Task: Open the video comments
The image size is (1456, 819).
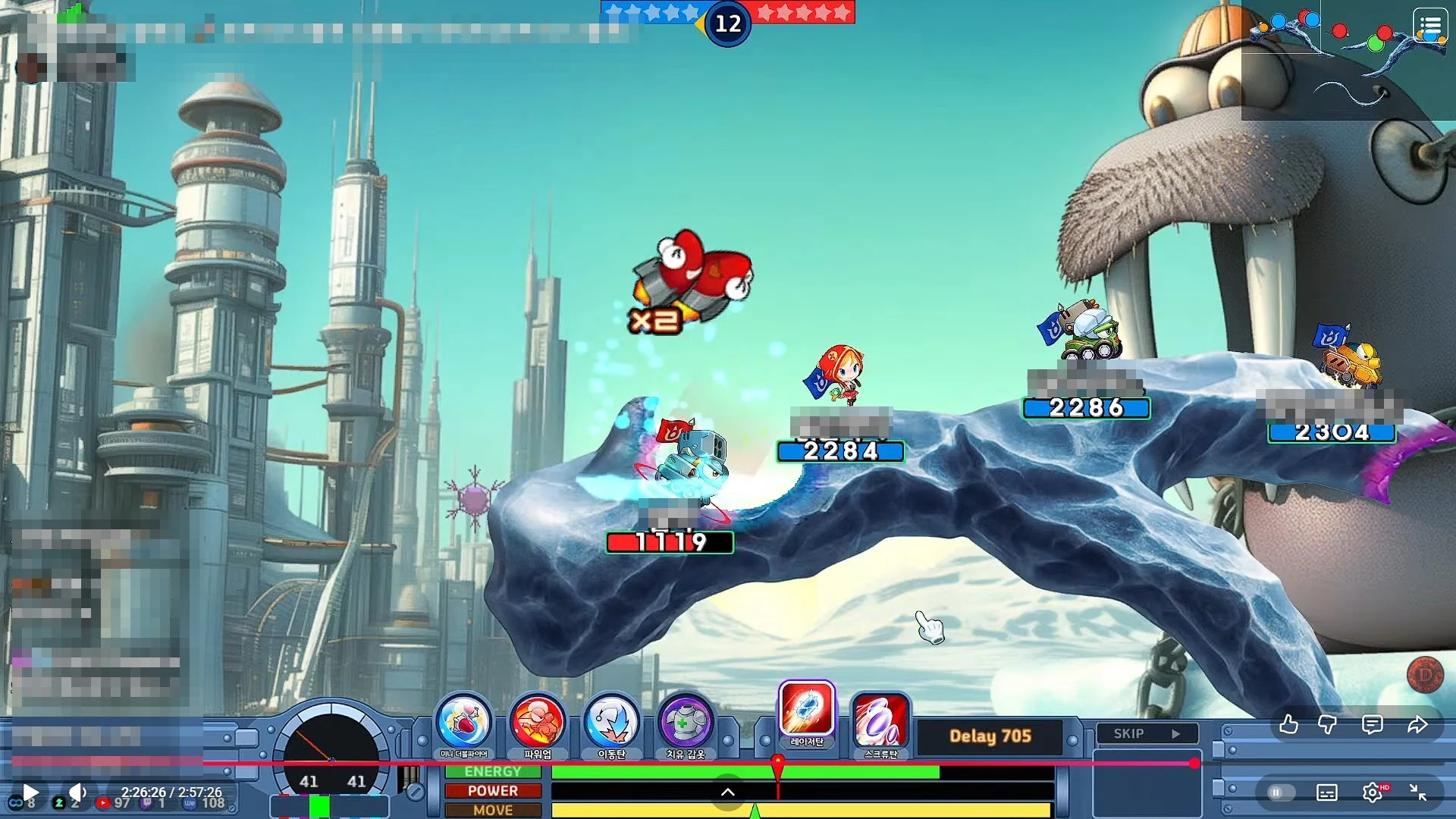Action: (1372, 725)
